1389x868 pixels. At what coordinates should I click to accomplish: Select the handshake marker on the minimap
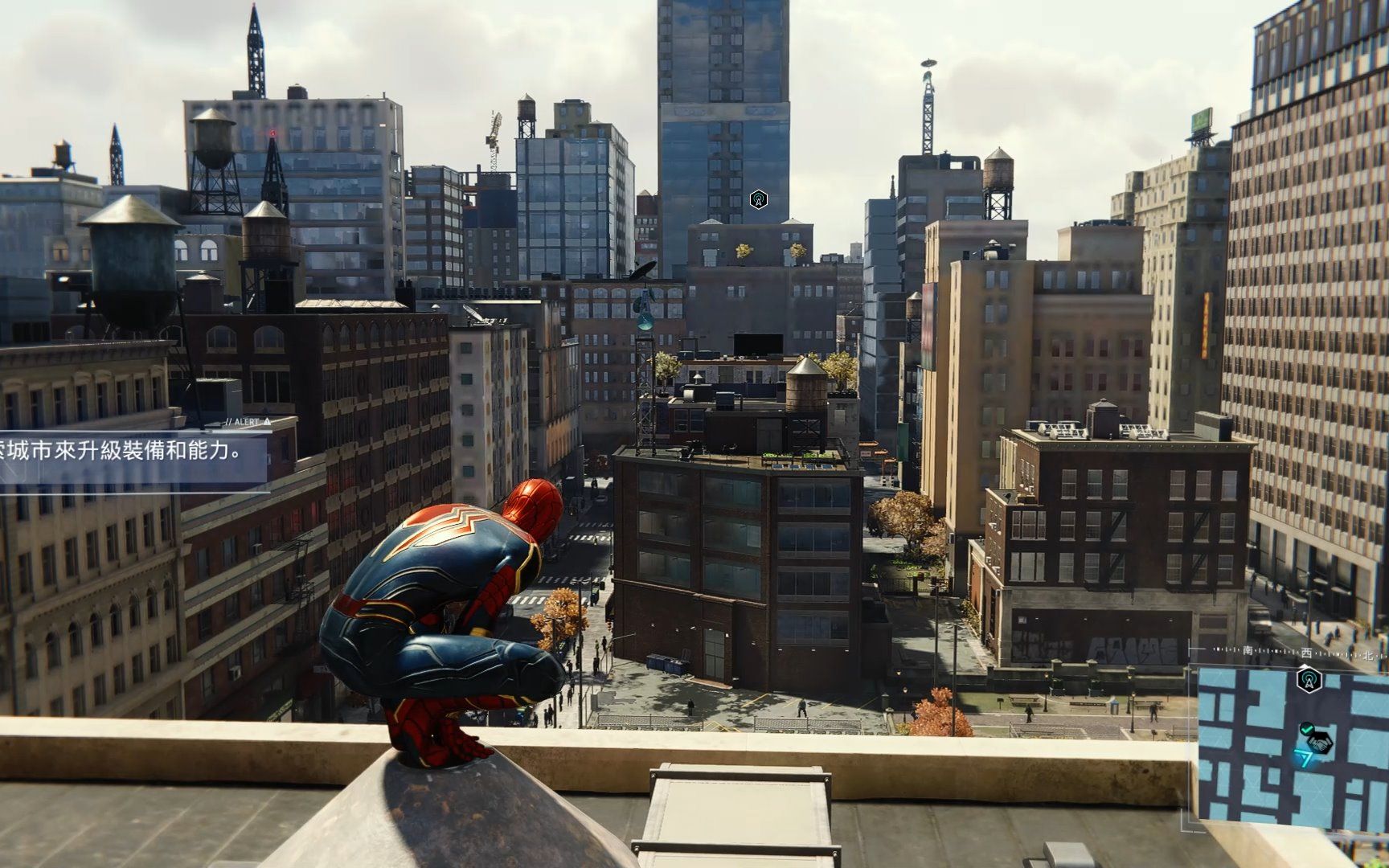tap(1319, 743)
